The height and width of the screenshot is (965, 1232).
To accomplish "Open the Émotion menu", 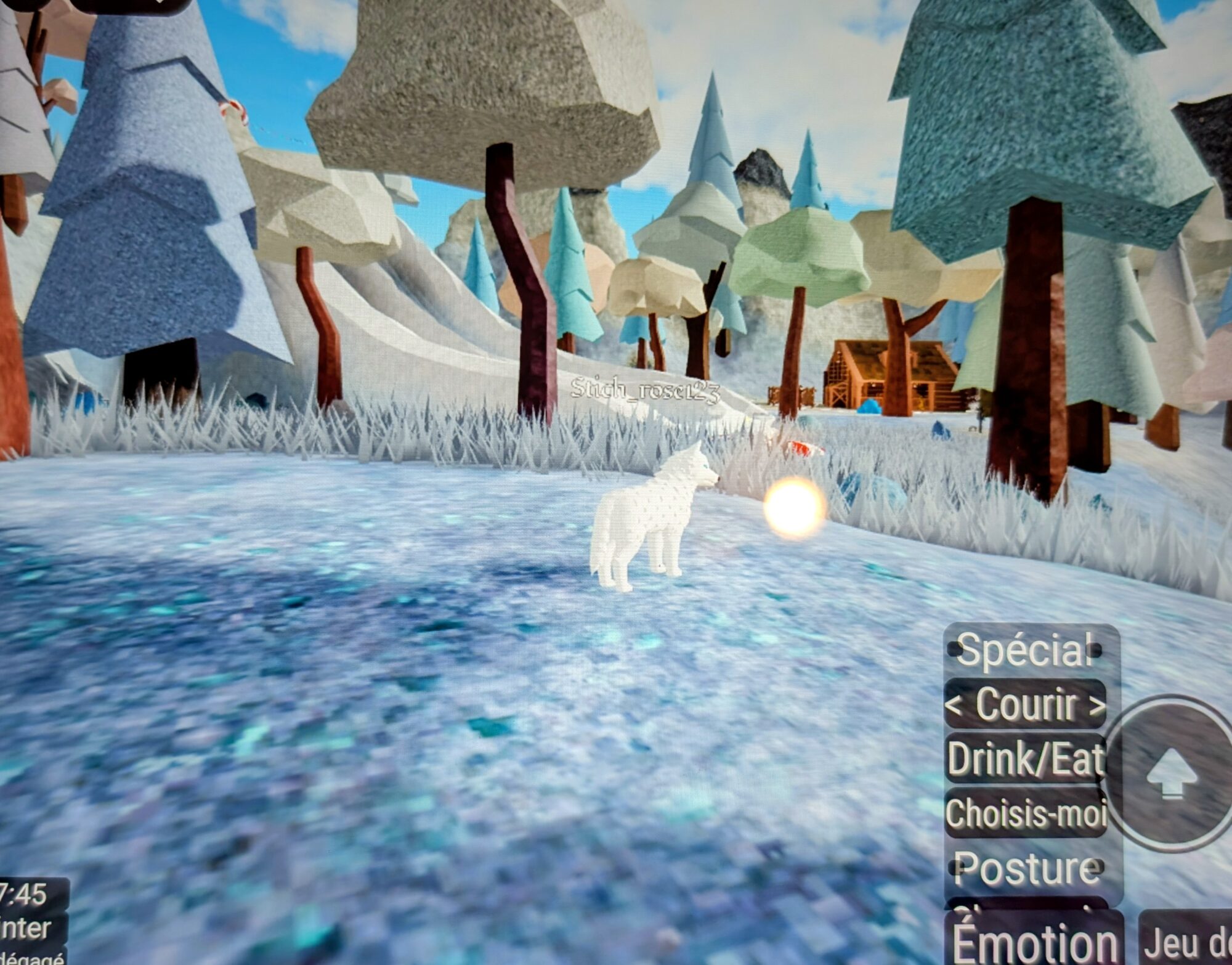I will (x=1034, y=941).
